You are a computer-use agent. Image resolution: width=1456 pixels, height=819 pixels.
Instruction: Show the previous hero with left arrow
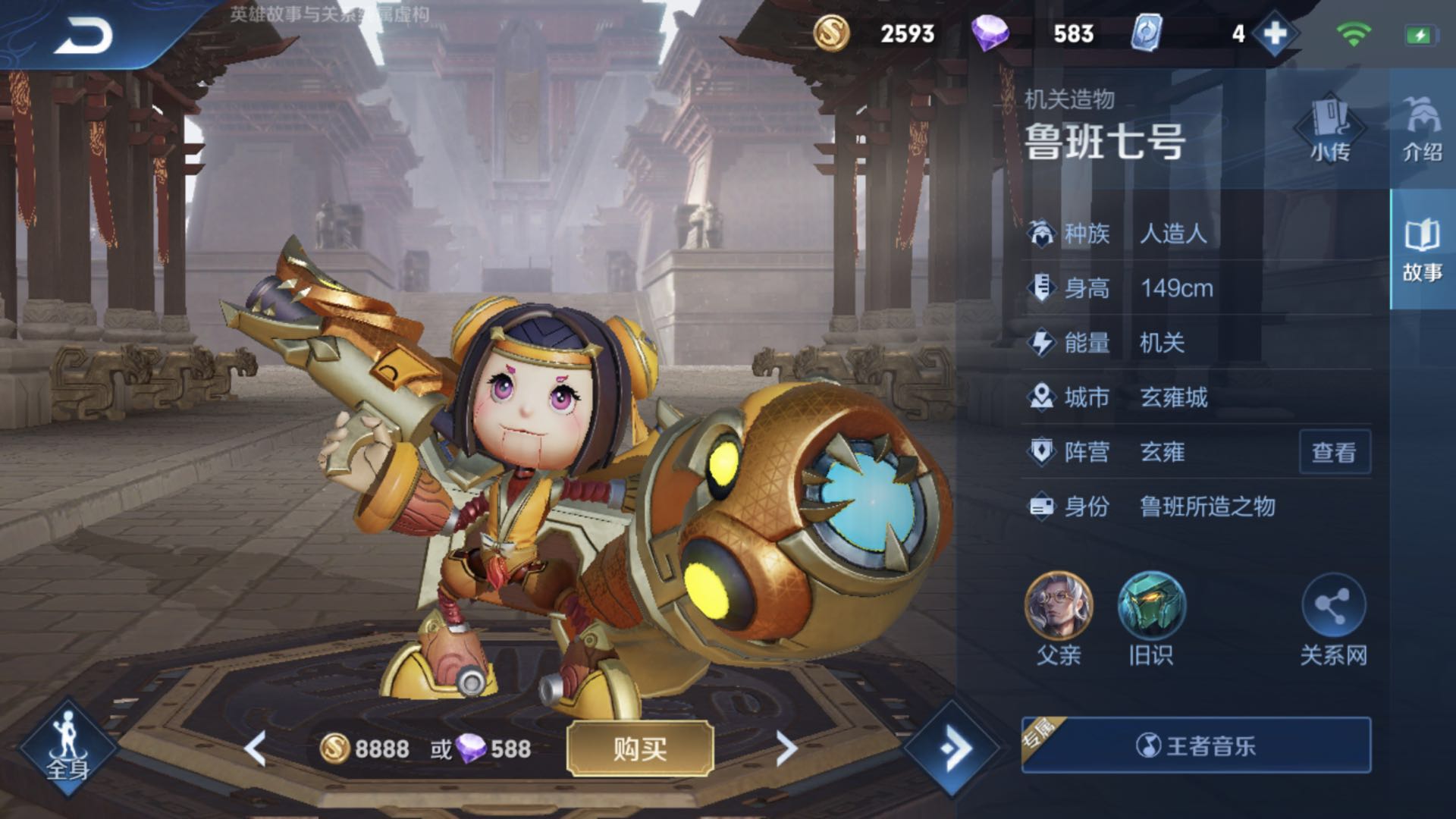pos(256,748)
